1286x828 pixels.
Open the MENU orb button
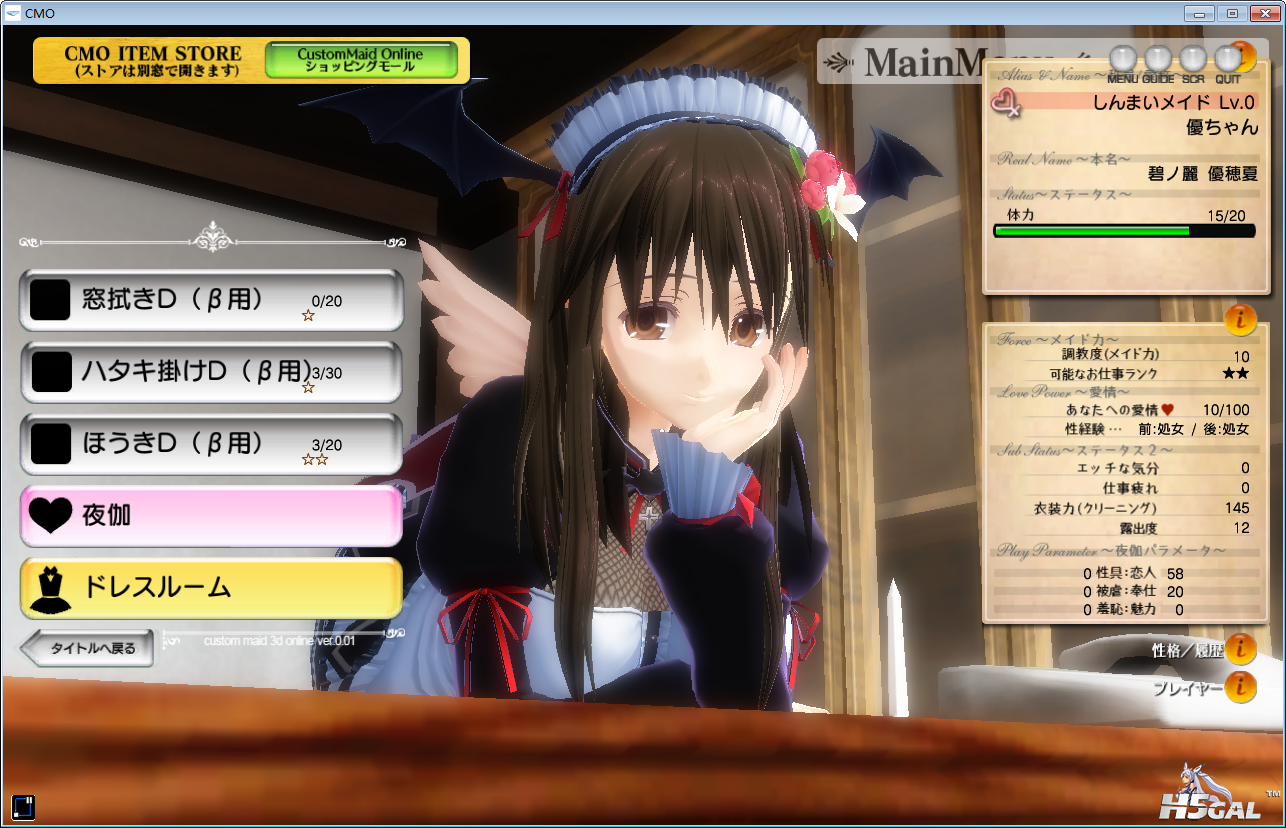coord(1125,59)
